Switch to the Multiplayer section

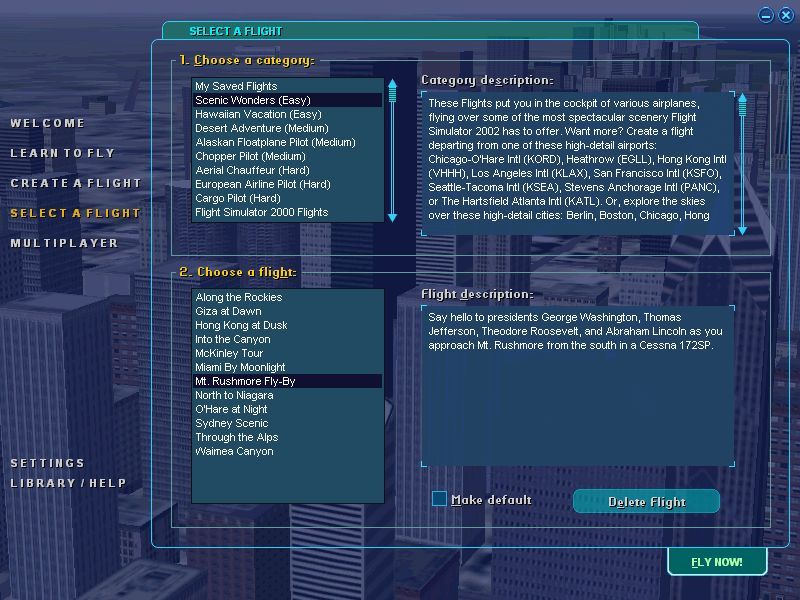click(64, 243)
